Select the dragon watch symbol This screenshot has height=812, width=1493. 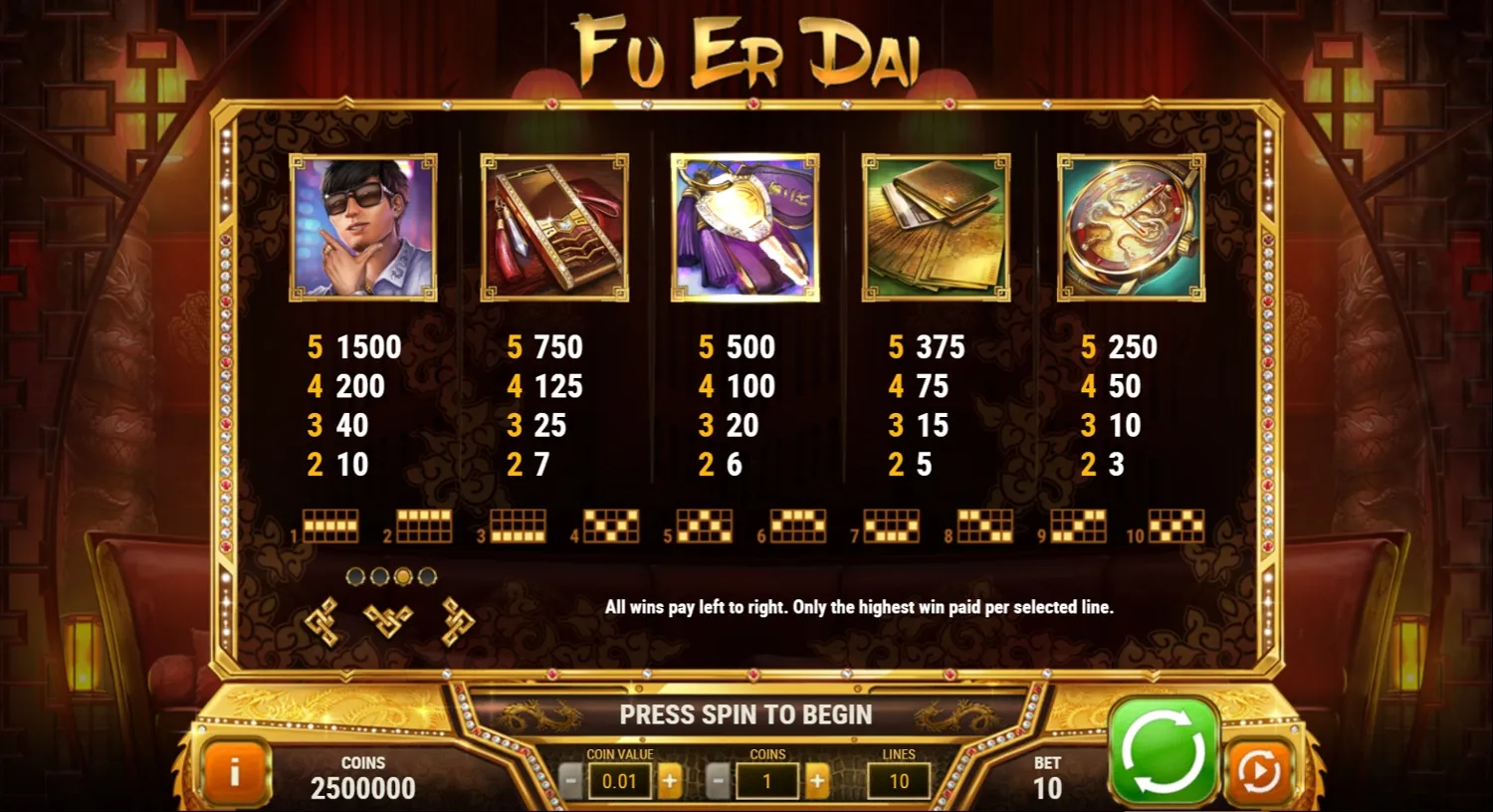(x=1128, y=228)
